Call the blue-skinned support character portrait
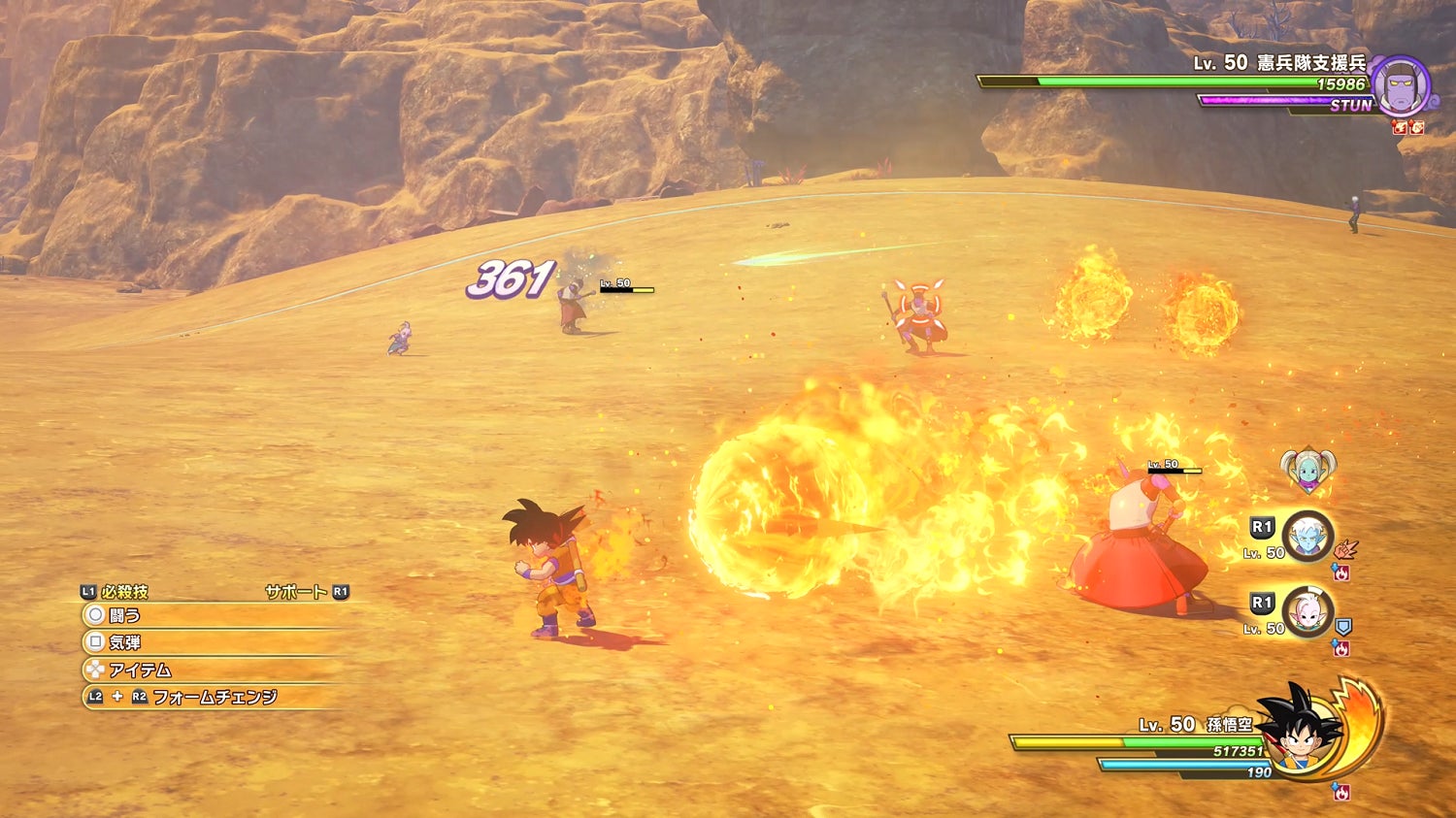This screenshot has height=818, width=1456. tap(1307, 537)
